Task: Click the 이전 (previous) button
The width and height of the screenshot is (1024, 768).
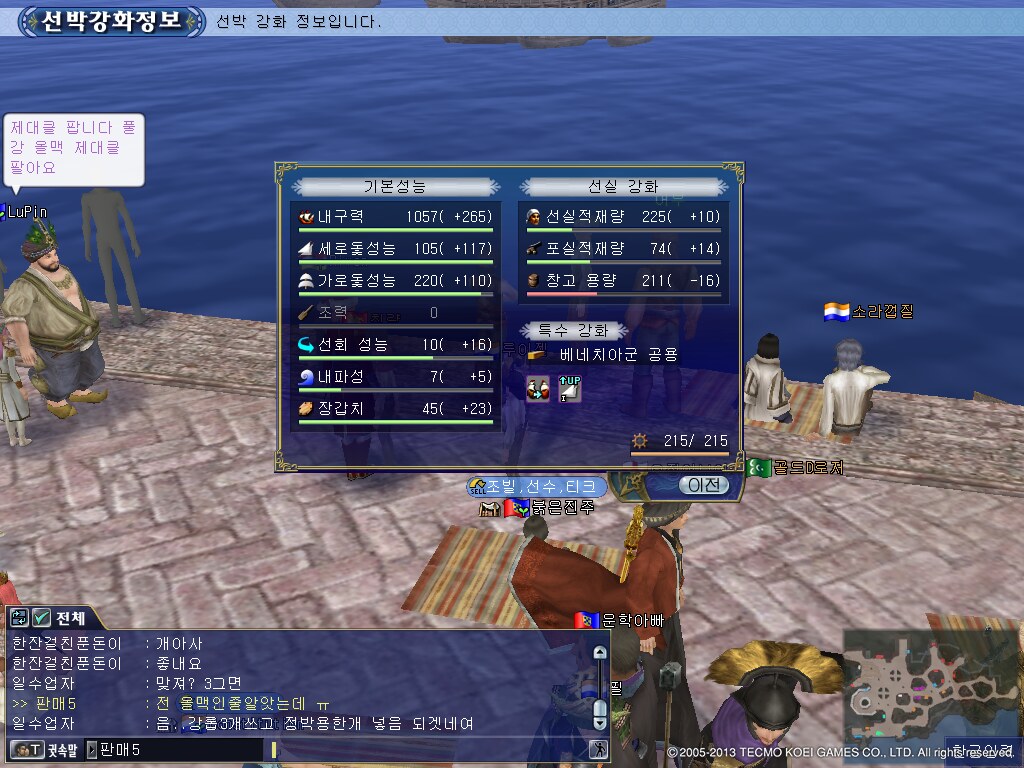Action: click(x=704, y=485)
